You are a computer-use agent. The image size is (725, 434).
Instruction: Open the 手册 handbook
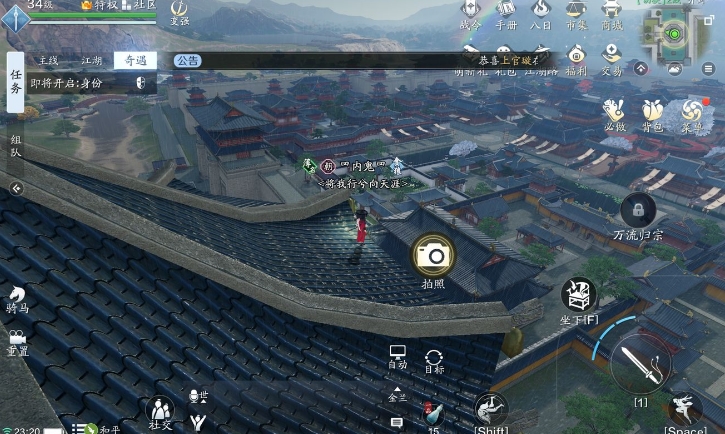pos(506,15)
